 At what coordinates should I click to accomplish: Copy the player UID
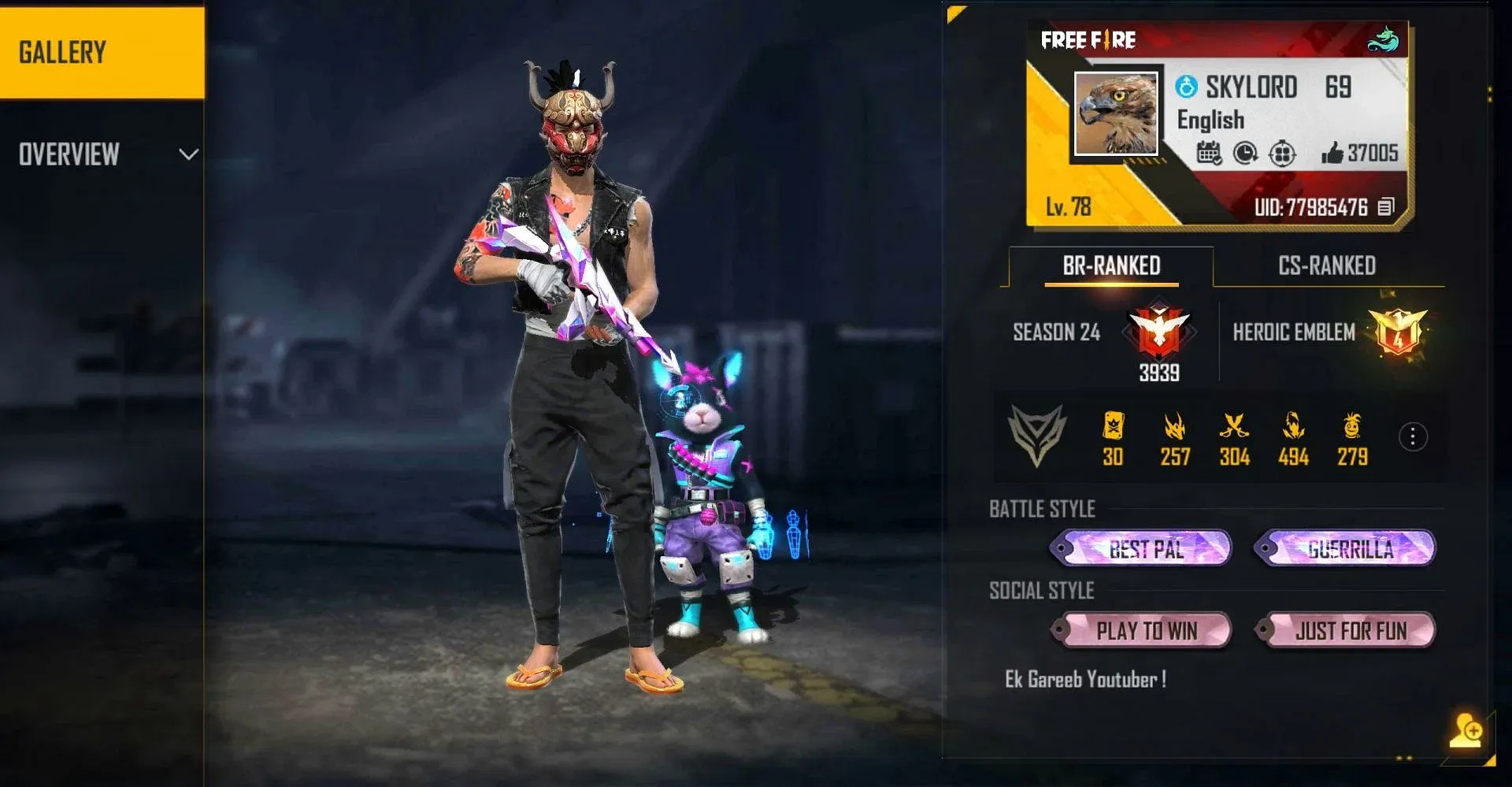coord(1386,207)
